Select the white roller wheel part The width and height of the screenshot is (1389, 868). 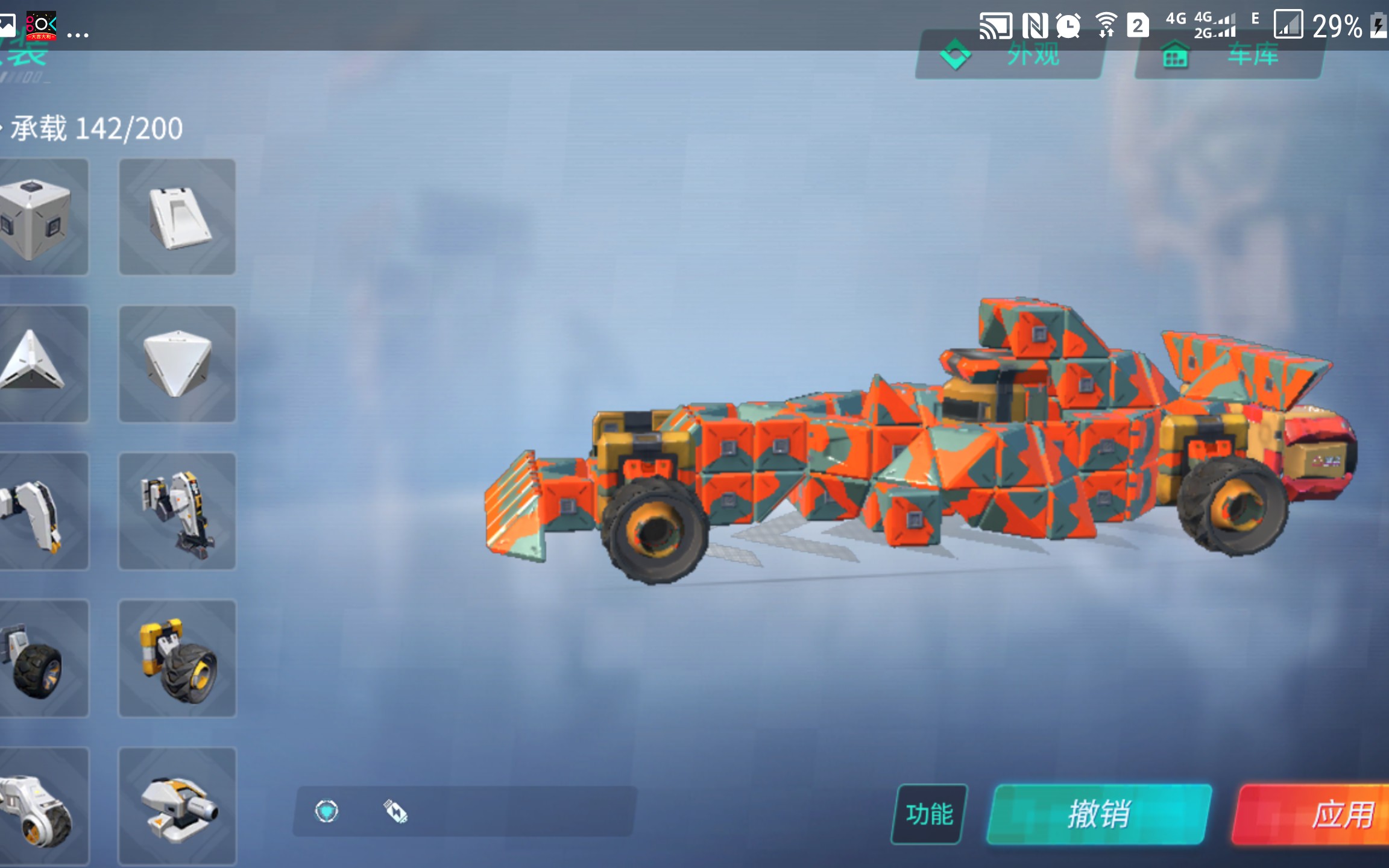coord(42,807)
